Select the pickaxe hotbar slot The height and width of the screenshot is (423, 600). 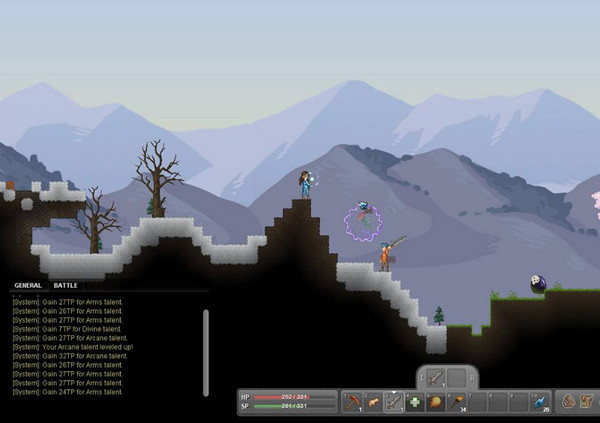tap(352, 401)
